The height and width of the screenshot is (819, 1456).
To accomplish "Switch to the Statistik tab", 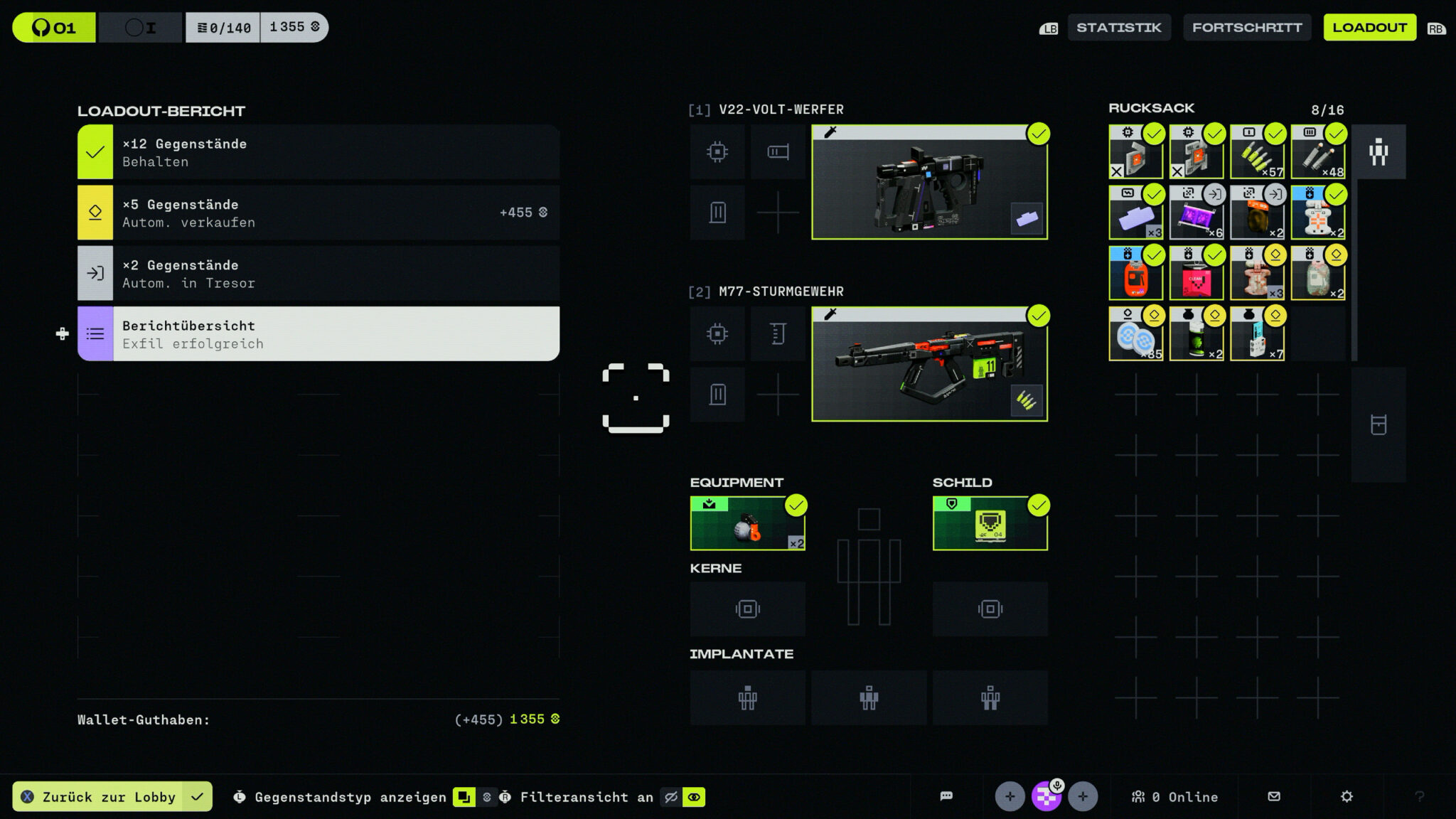I will point(1118,28).
